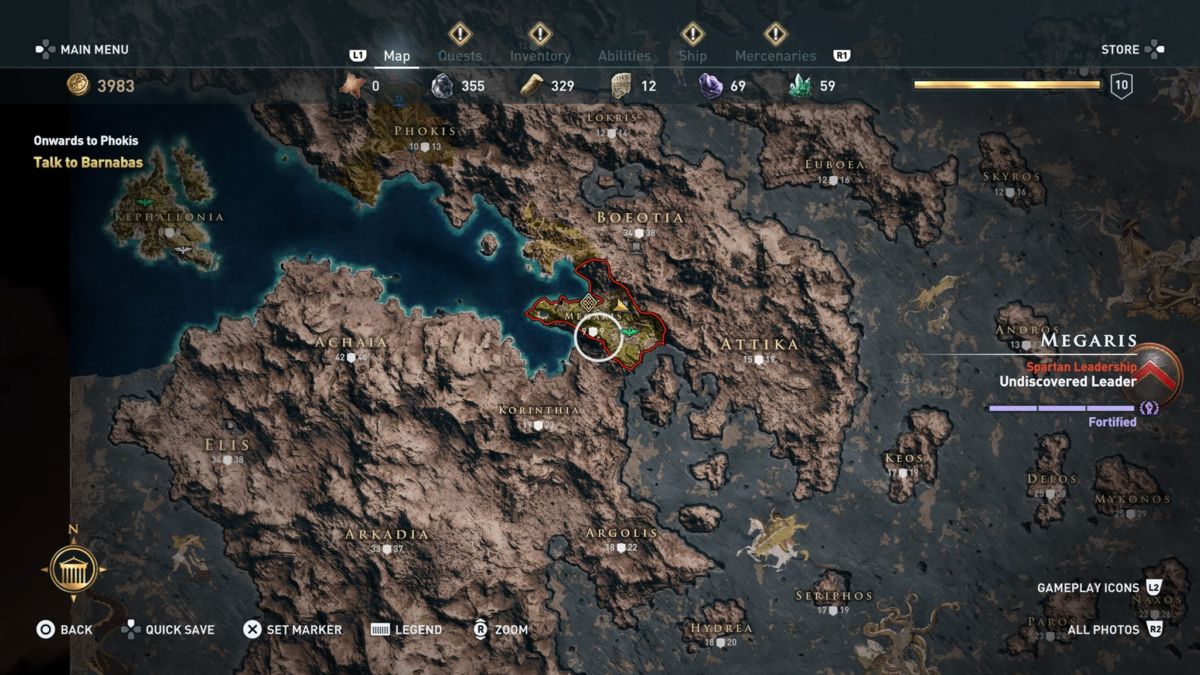Viewport: 1200px width, 675px height.
Task: Go Back from the map
Action: (65, 629)
